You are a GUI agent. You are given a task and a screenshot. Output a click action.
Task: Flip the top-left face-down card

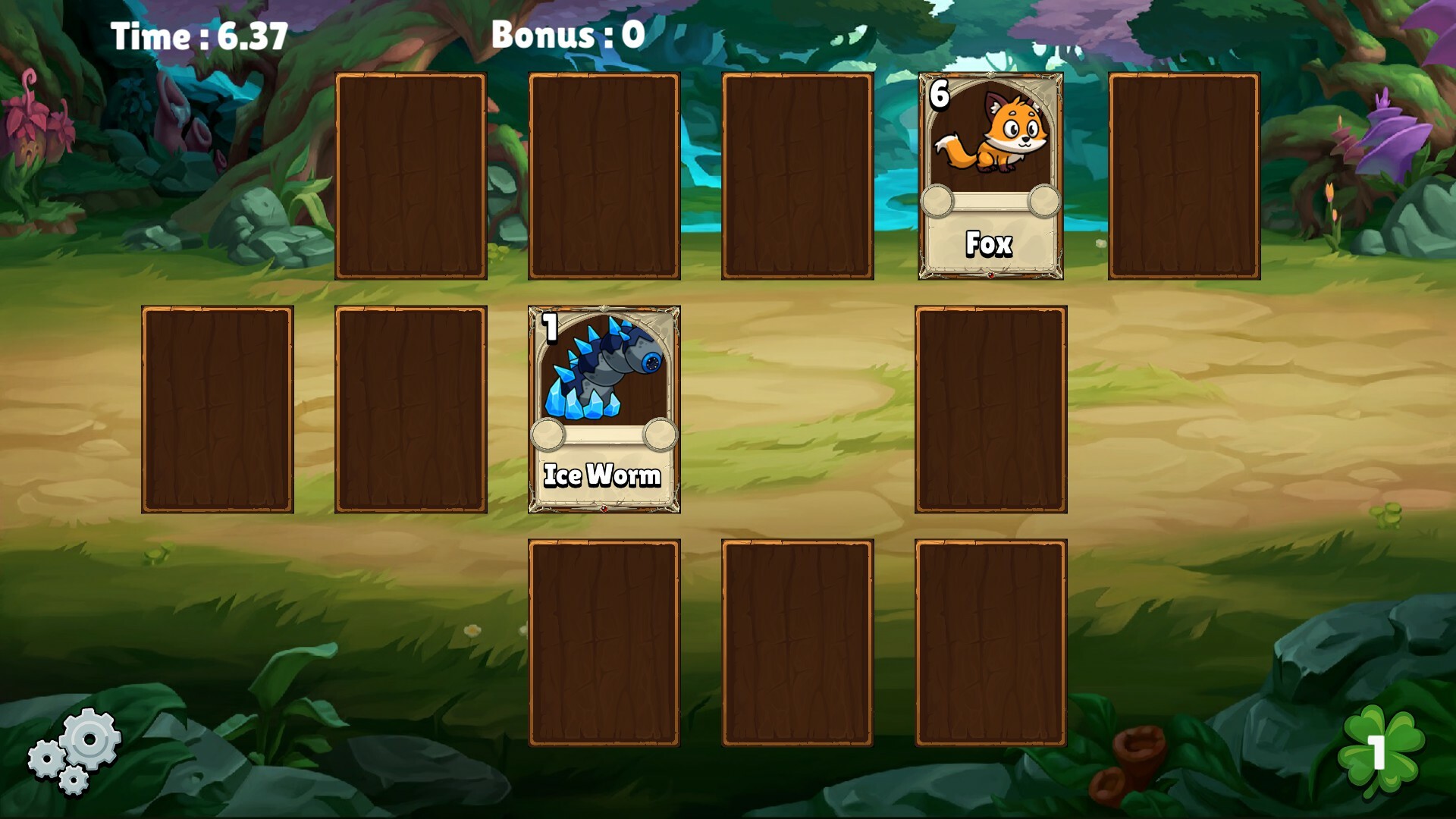pyautogui.click(x=410, y=174)
